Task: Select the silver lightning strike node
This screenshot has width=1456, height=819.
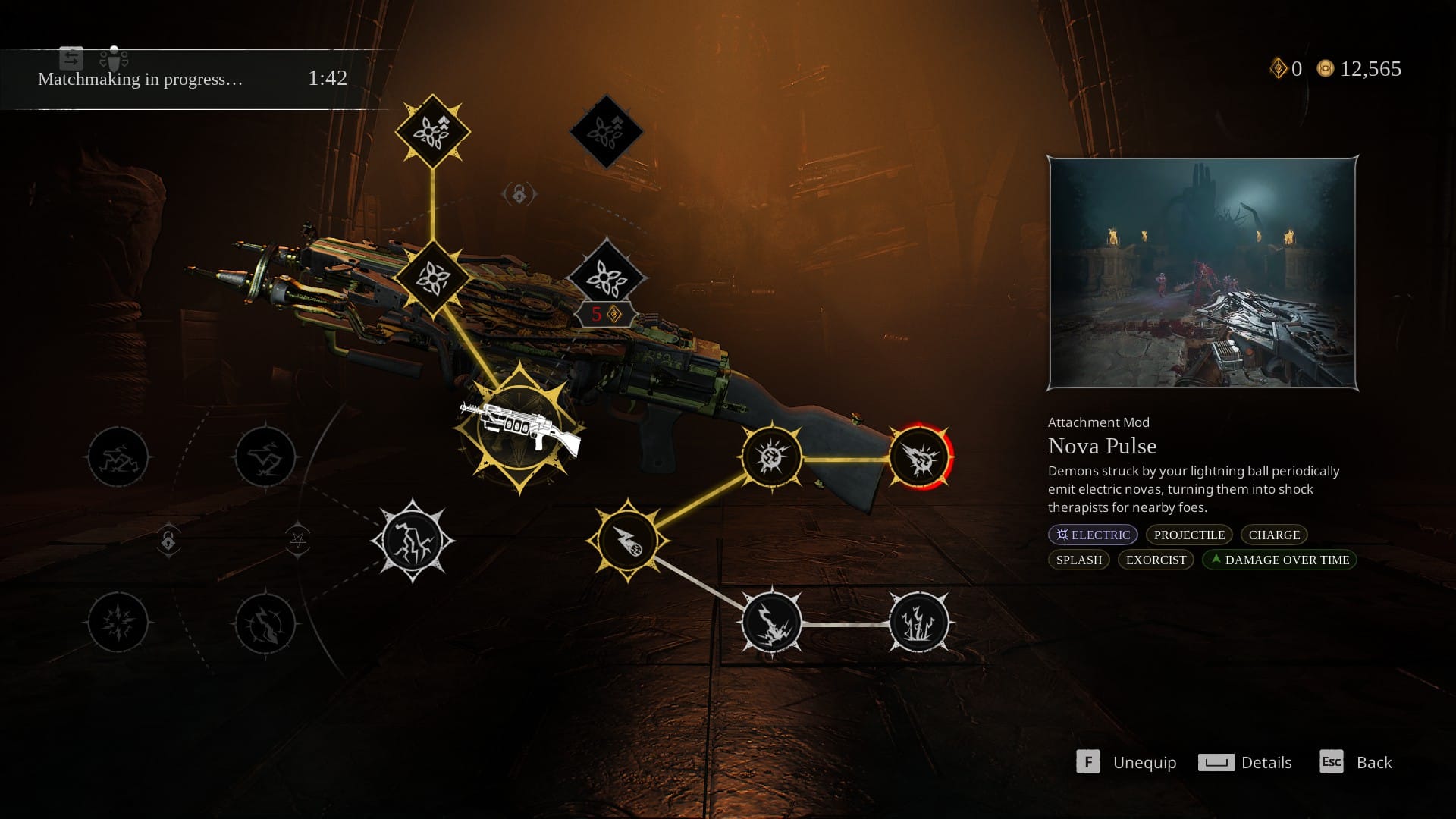Action: [x=771, y=623]
